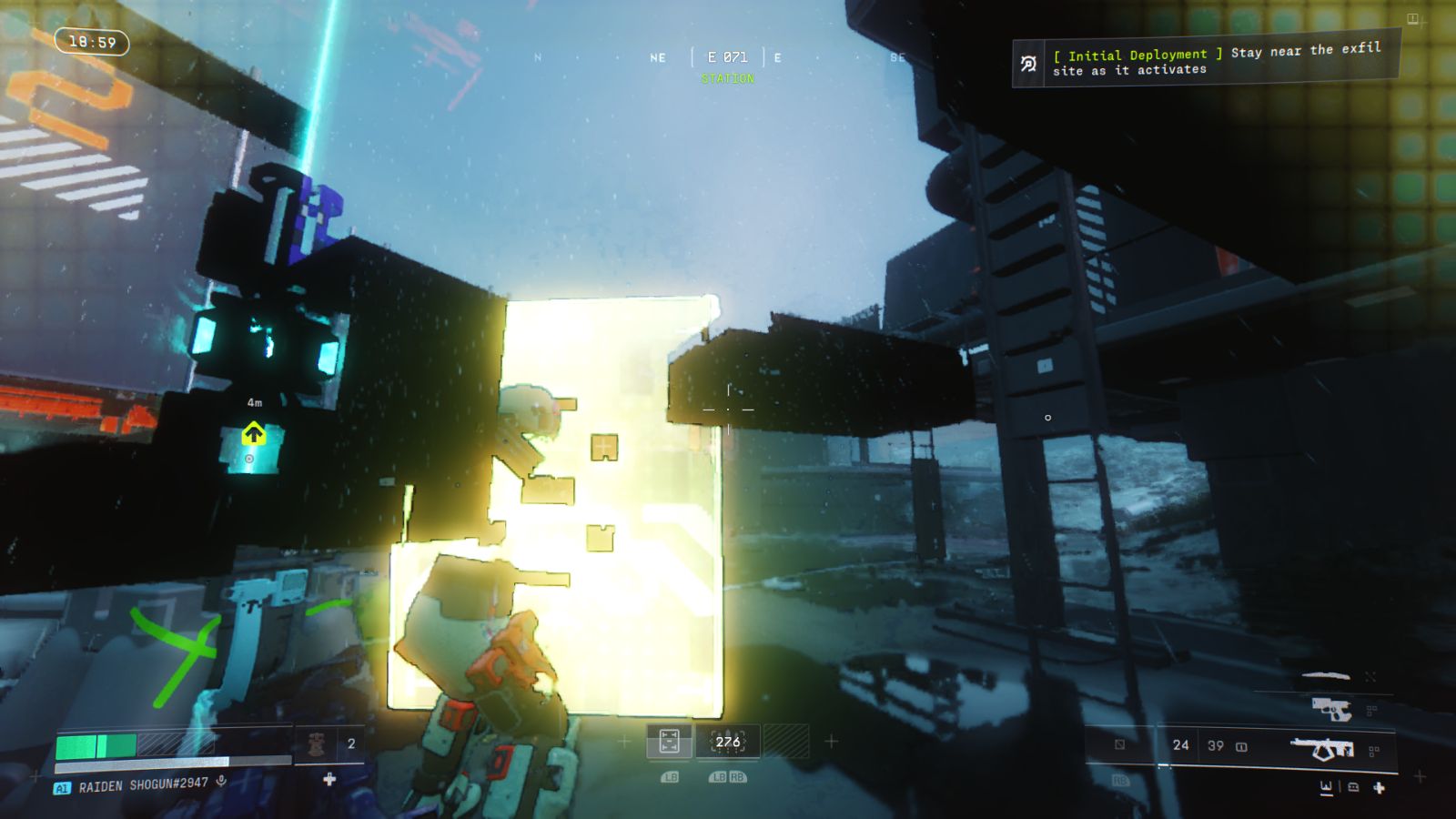Click the yellow arrow teammate ping marker

tap(253, 434)
